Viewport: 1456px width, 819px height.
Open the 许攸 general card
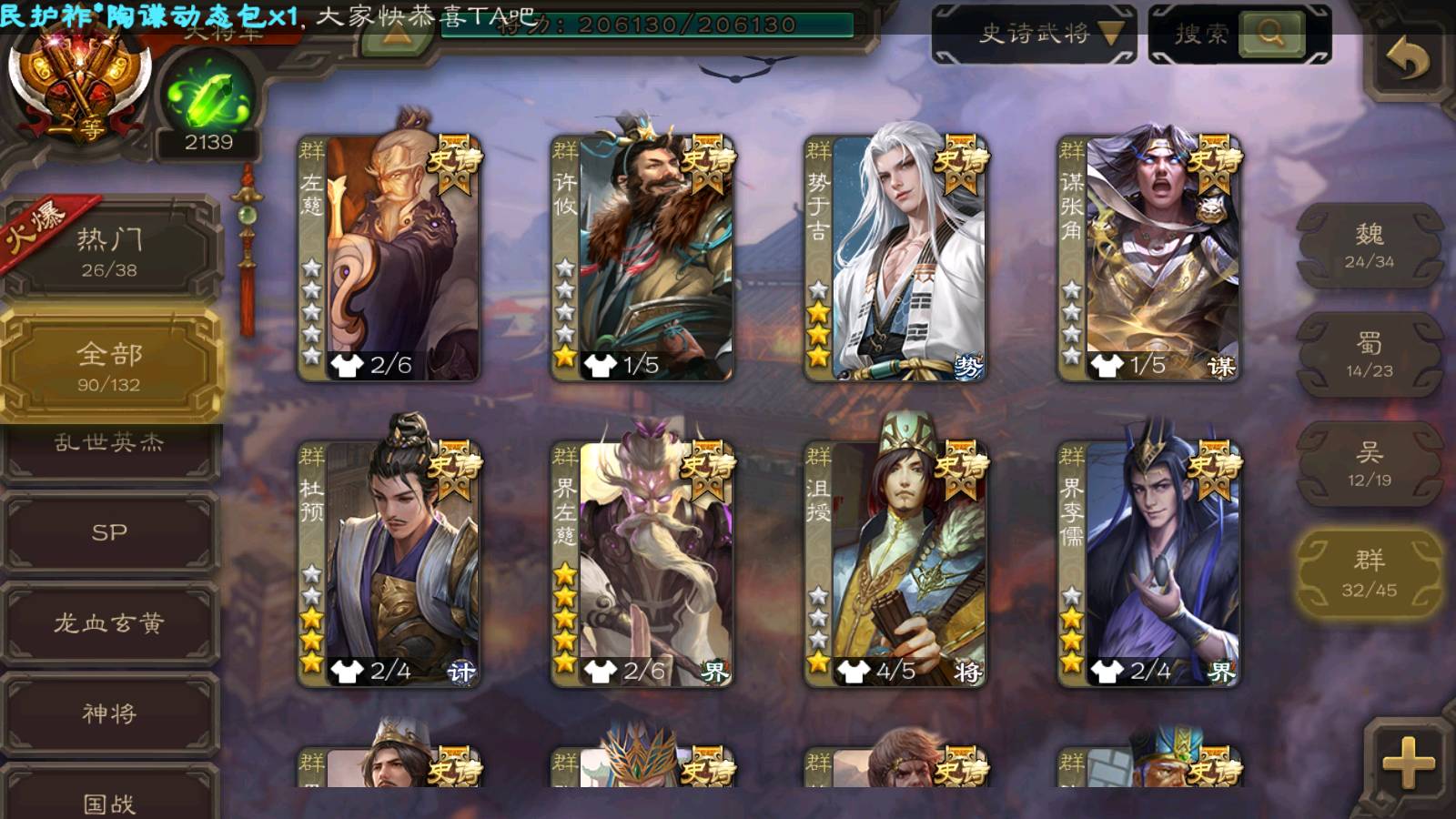coord(642,258)
